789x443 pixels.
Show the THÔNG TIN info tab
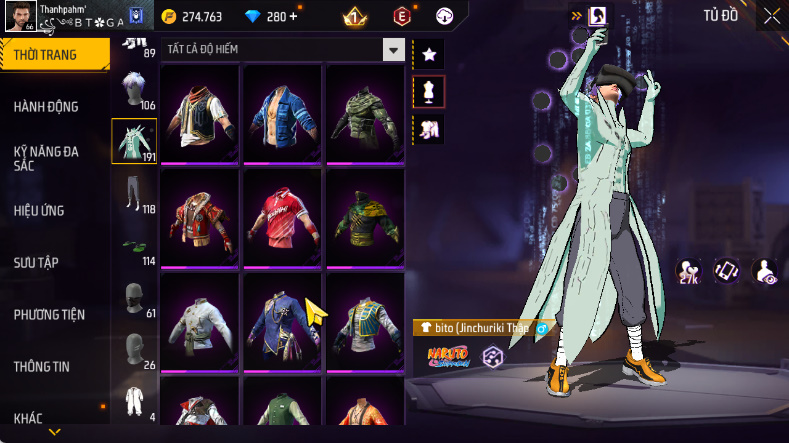(41, 367)
